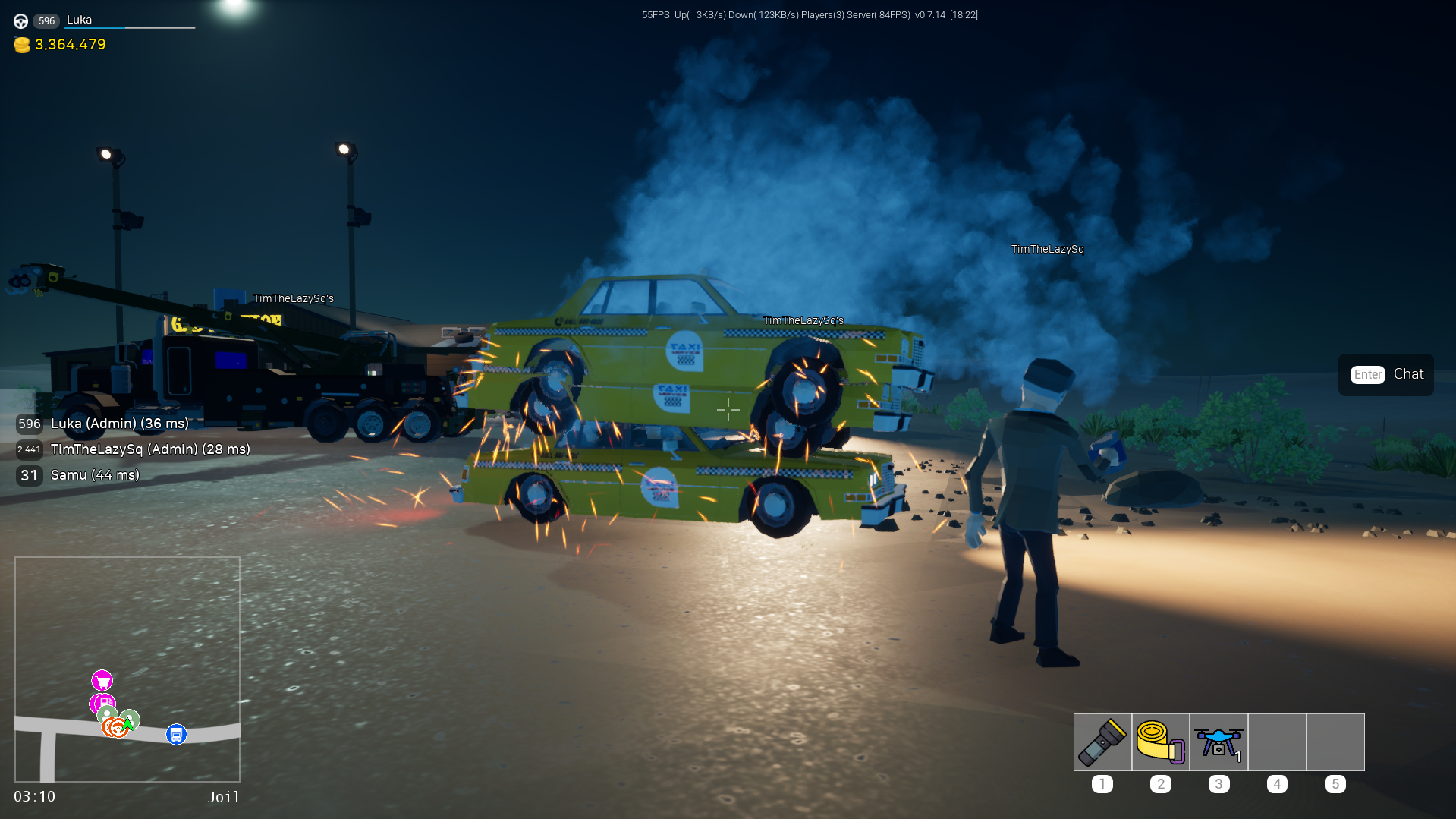Click the gold coins money icon
This screenshot has width=1456, height=819.
[22, 45]
